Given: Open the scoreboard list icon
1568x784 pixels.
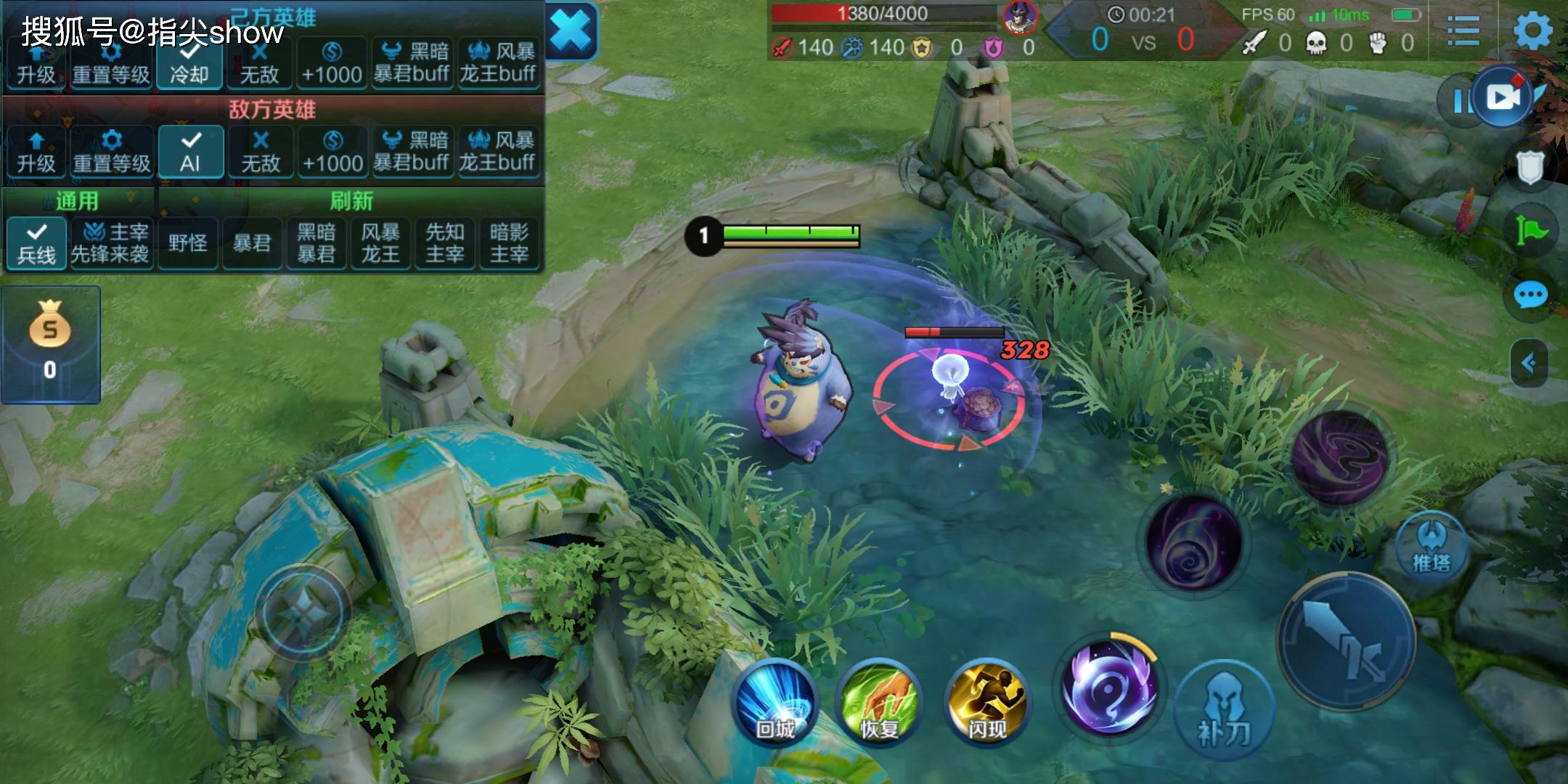Looking at the screenshot, I should [1463, 31].
